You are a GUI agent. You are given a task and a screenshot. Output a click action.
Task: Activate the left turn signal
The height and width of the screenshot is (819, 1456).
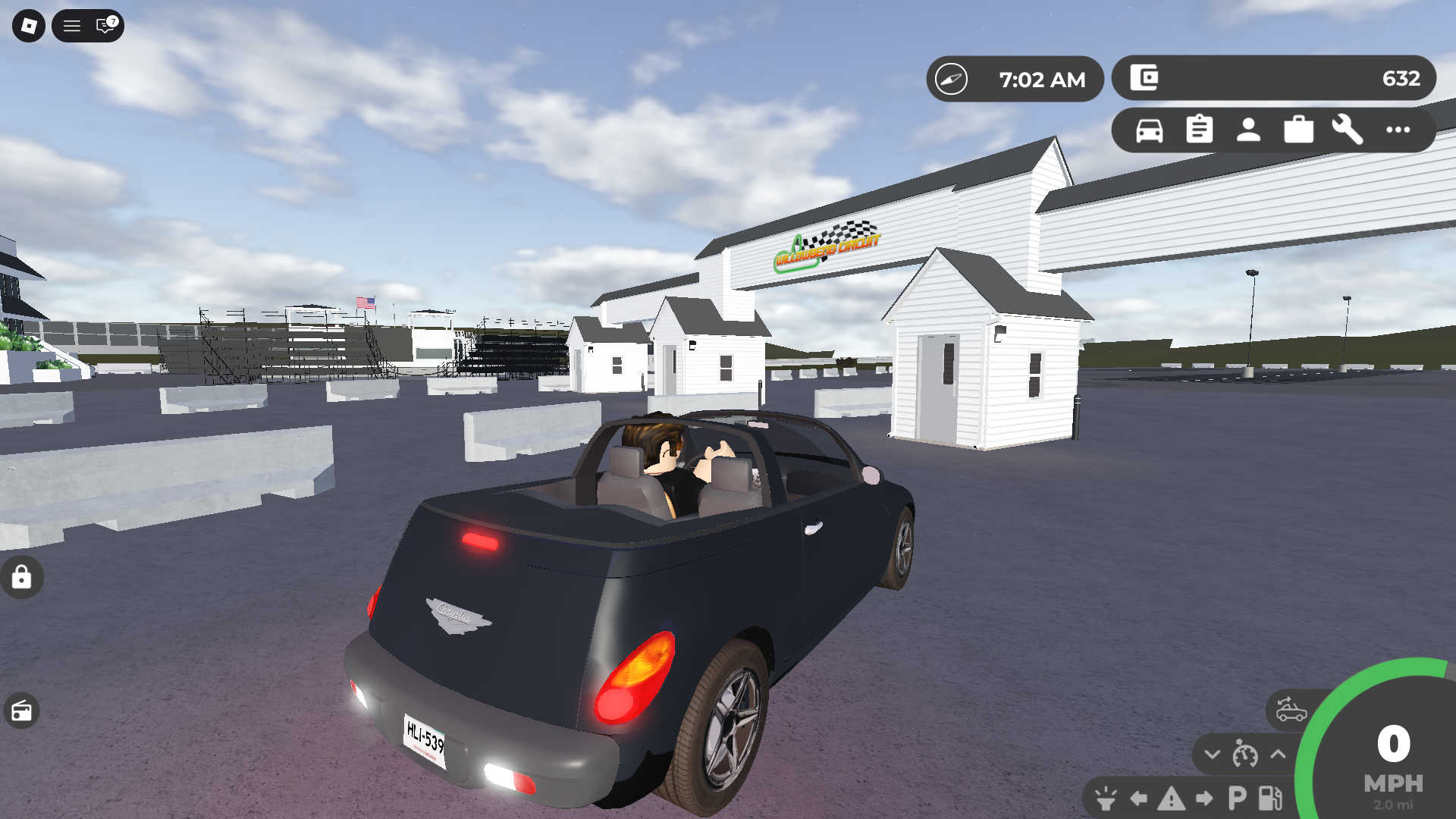[x=1137, y=800]
